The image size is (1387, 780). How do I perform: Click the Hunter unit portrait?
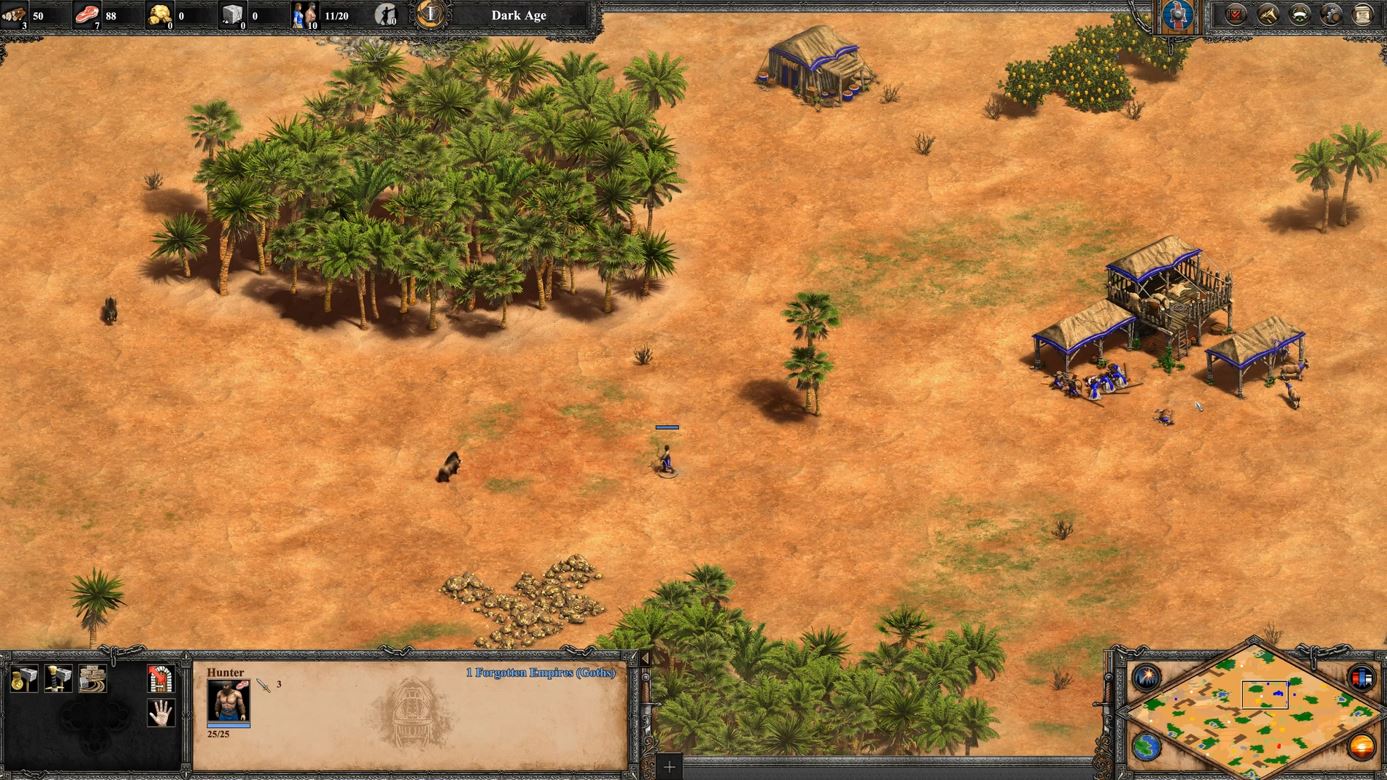click(228, 702)
